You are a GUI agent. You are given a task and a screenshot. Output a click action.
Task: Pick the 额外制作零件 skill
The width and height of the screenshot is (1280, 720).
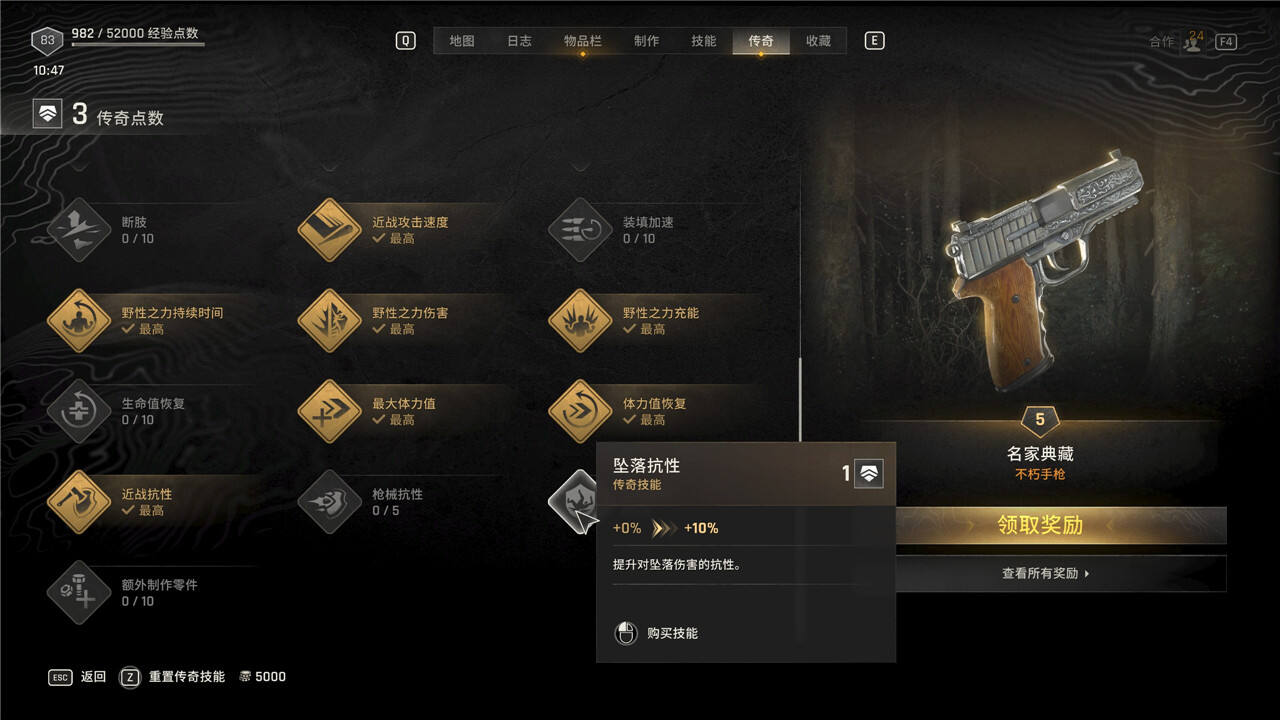tap(79, 592)
